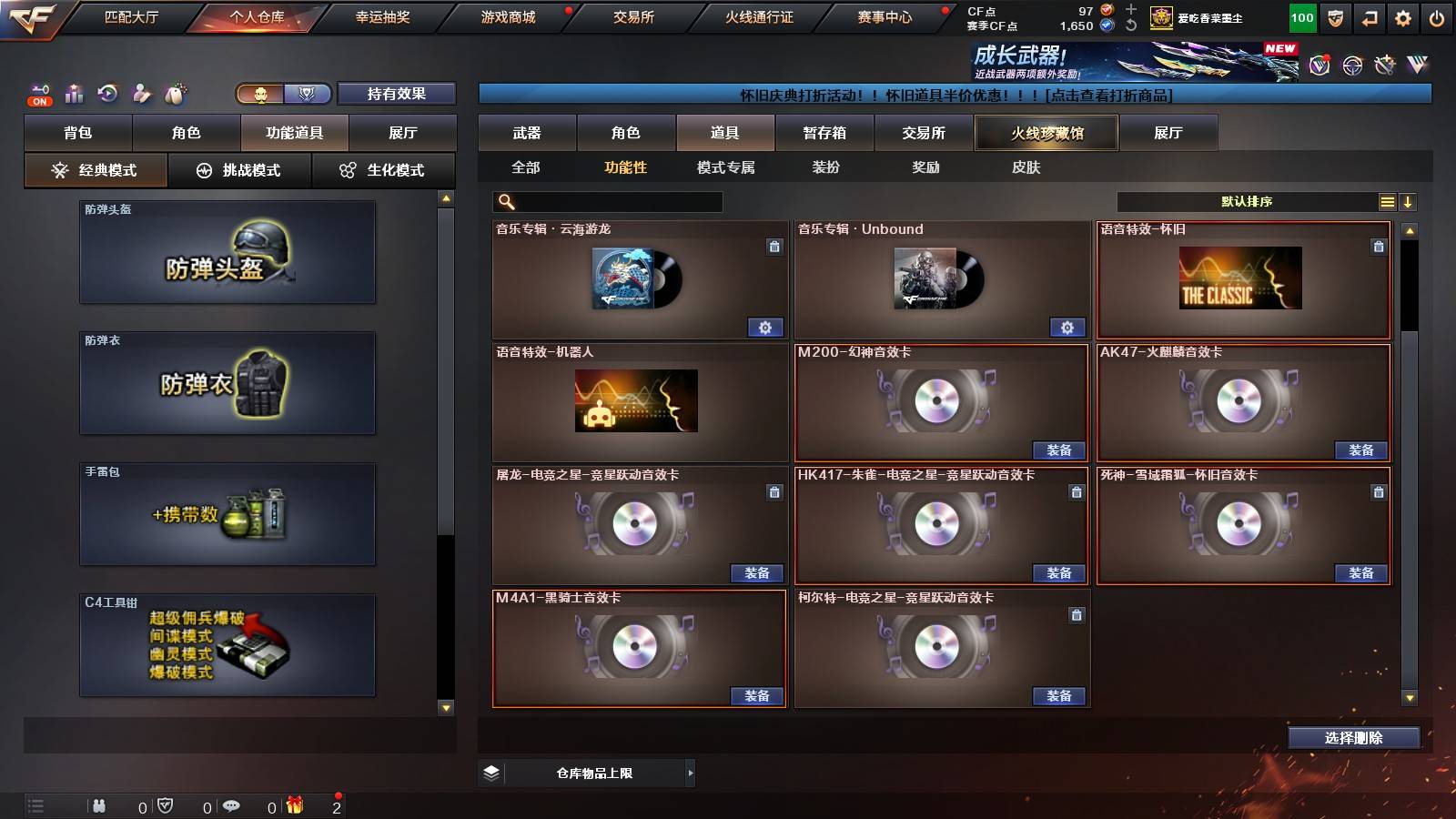
Task: Click the green 100 HP indicator at top right
Action: pos(1300,17)
